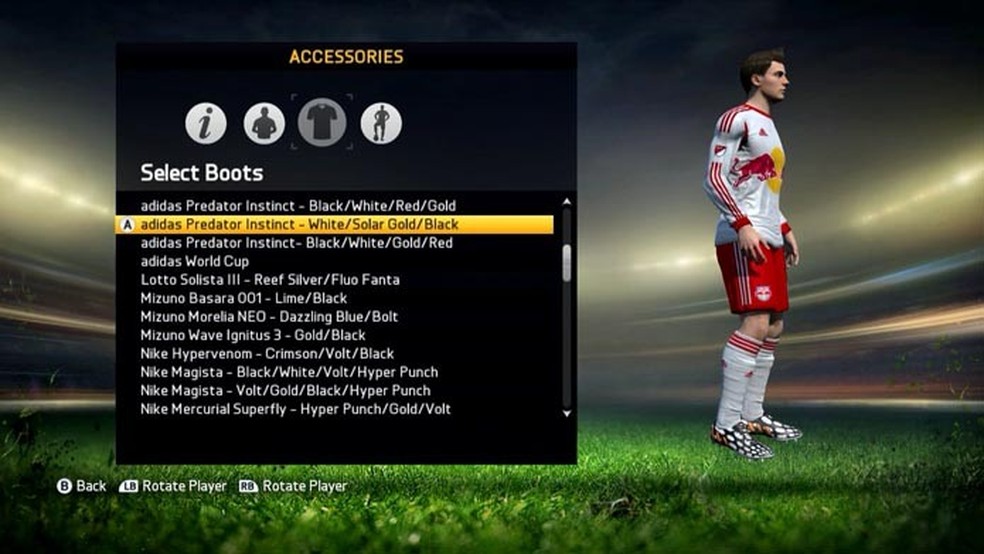Image resolution: width=984 pixels, height=554 pixels.
Task: Switch to the player torso tab icon
Action: pyautogui.click(x=264, y=123)
